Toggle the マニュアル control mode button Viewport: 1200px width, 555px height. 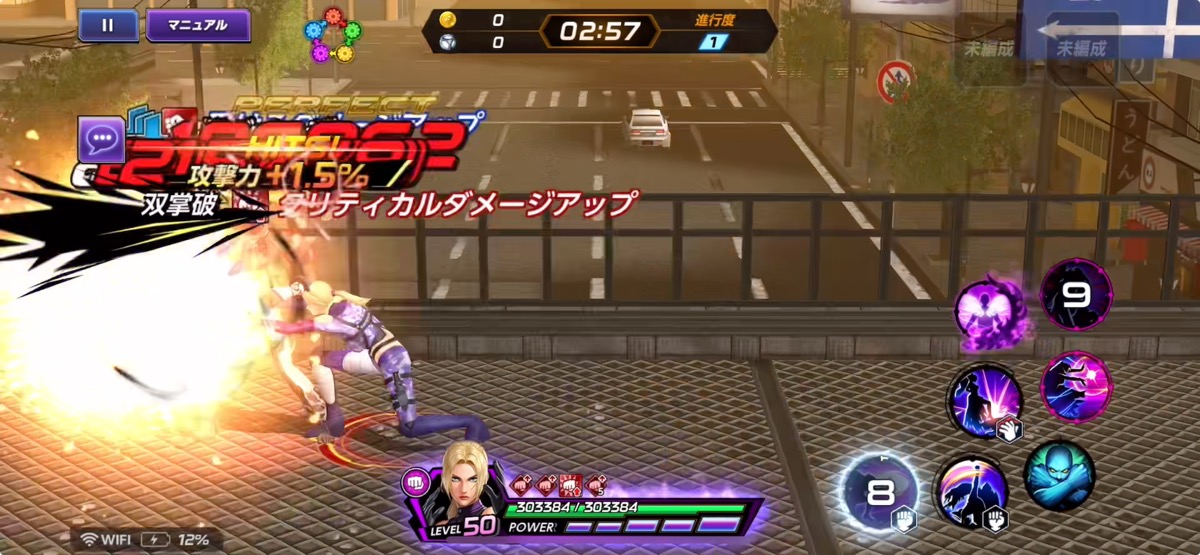click(x=198, y=25)
